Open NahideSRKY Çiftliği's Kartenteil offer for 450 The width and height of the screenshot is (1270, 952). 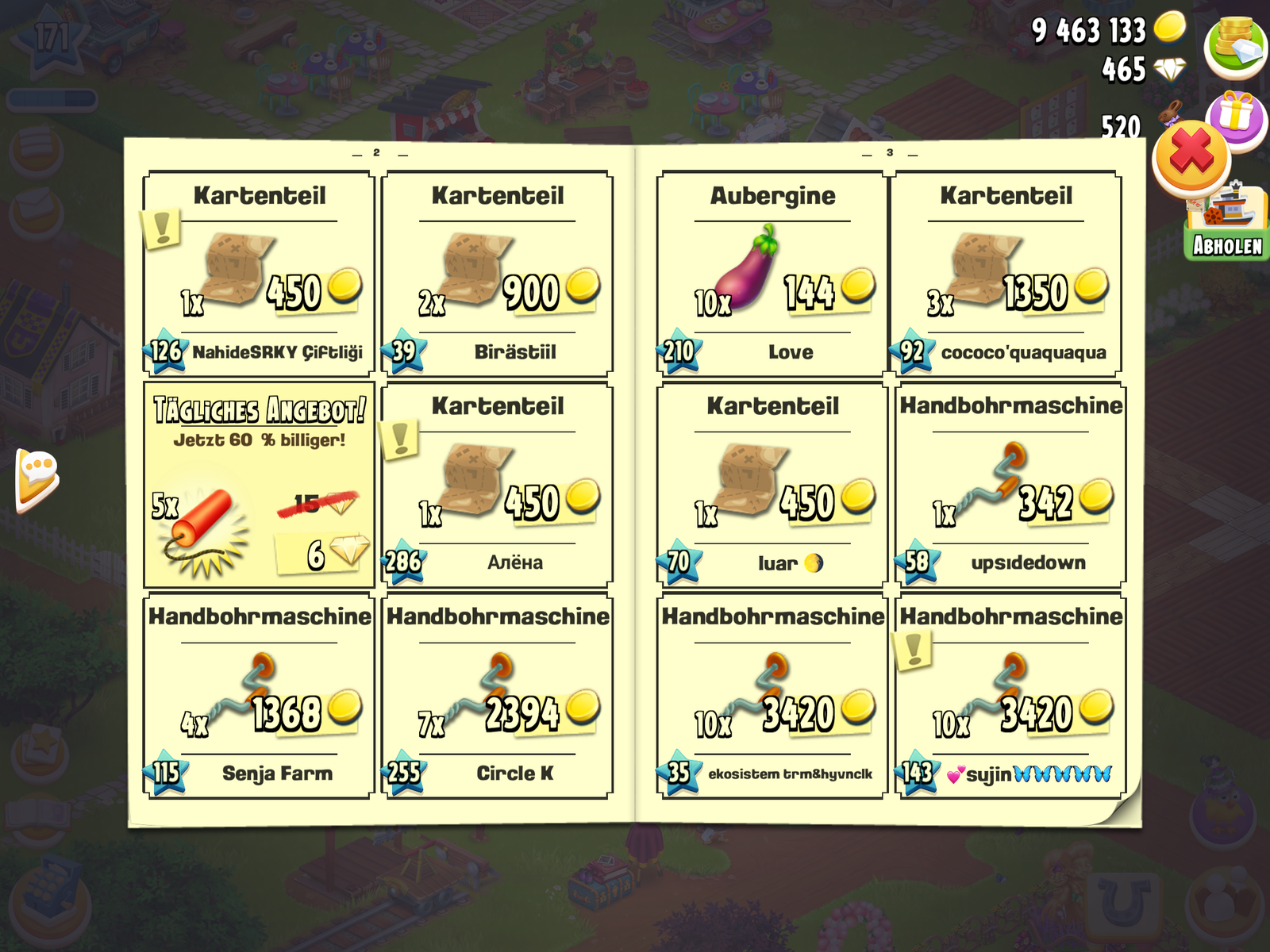[x=259, y=274]
